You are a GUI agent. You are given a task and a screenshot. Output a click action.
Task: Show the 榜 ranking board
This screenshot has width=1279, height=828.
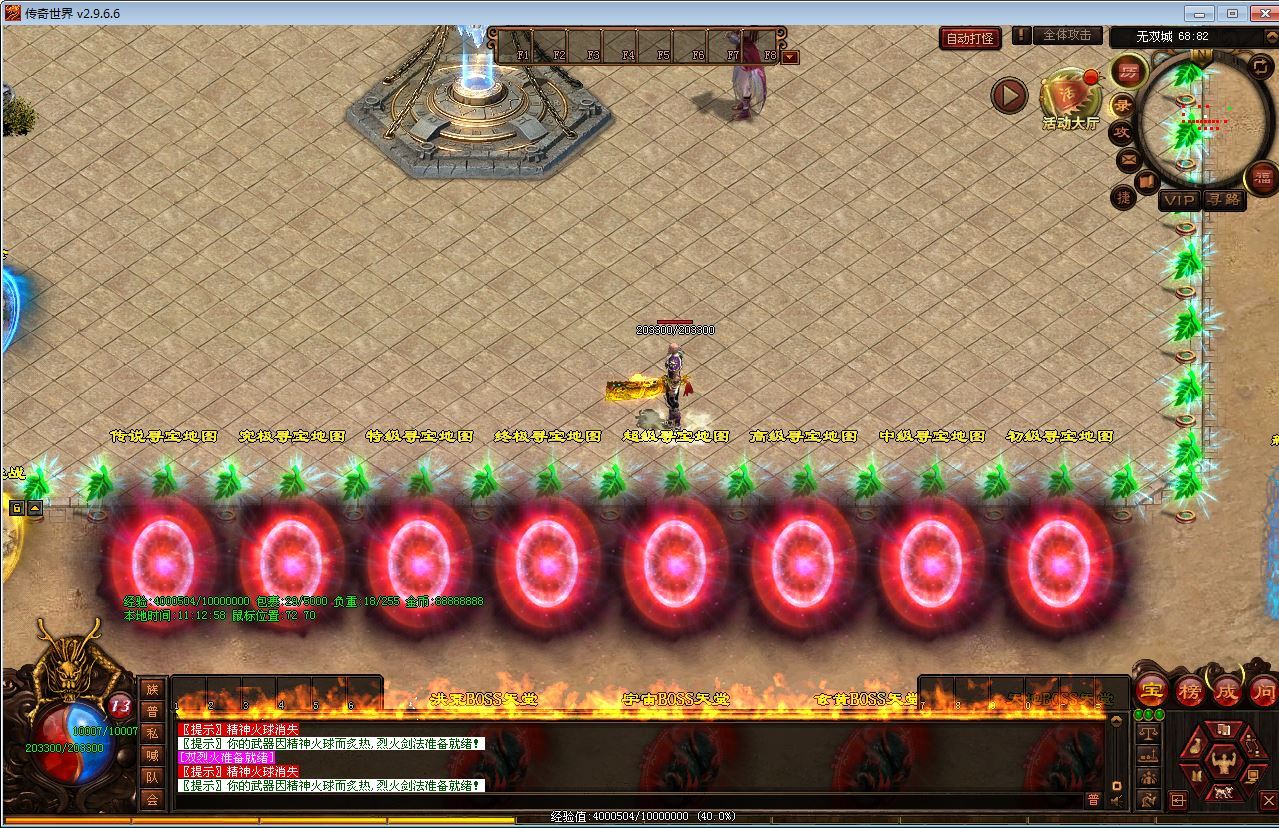1190,690
